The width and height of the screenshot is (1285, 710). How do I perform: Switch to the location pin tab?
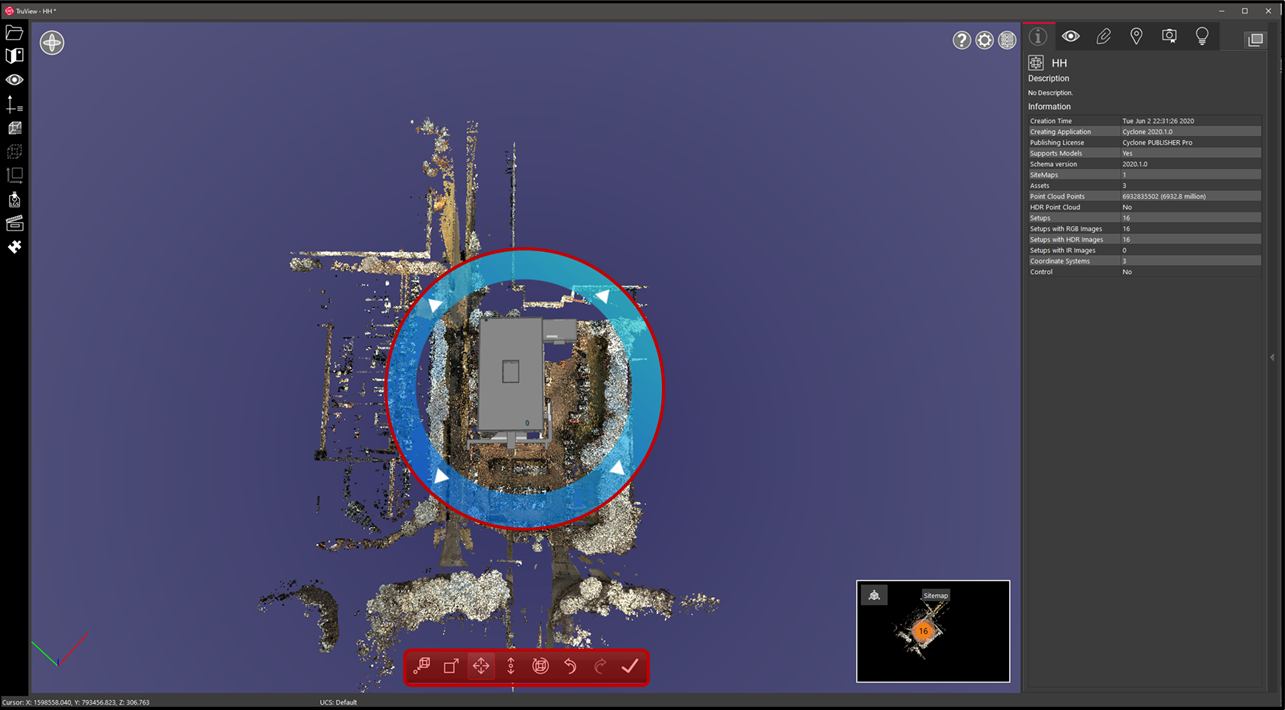[1136, 36]
